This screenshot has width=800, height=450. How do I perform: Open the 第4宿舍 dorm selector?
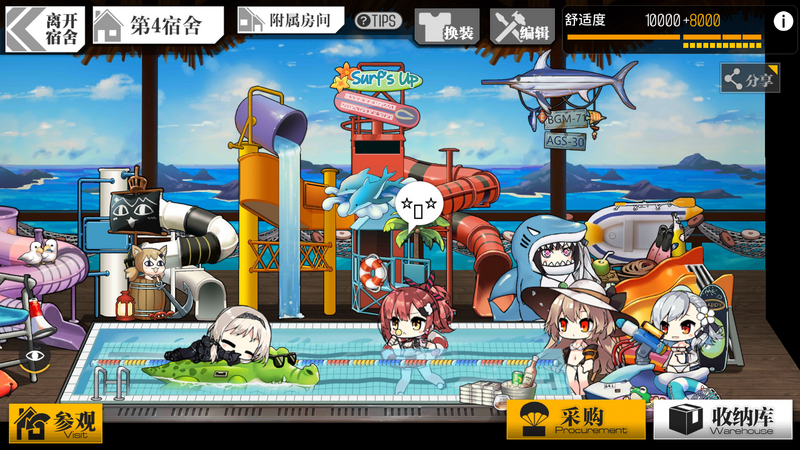pyautogui.click(x=157, y=26)
